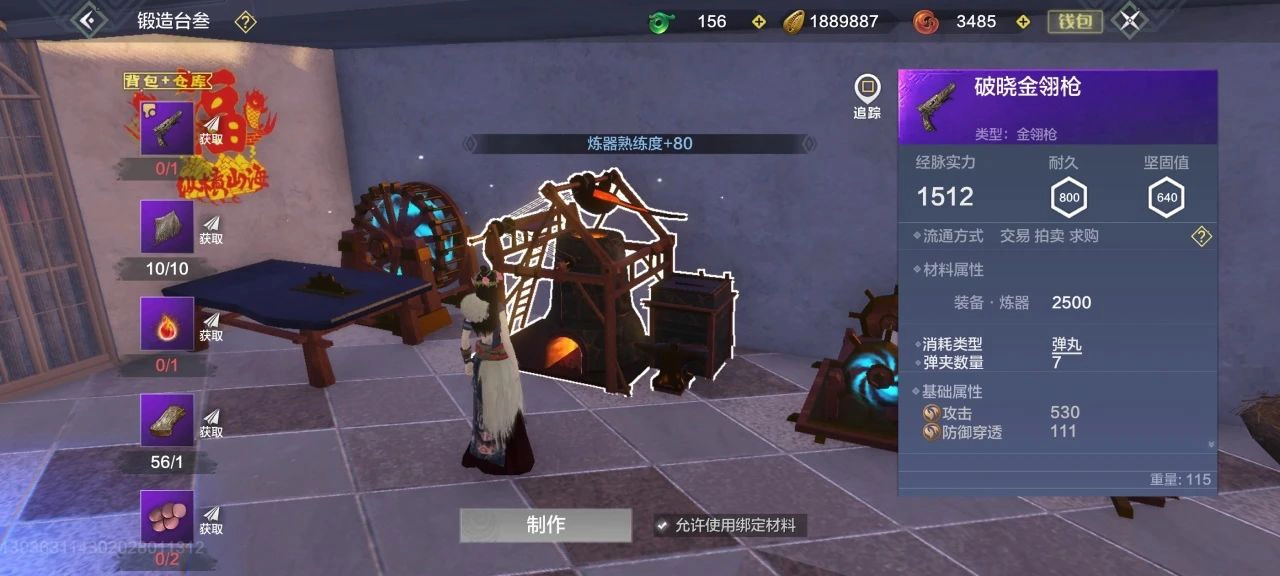Open the help icon in the 流通方式 row
The height and width of the screenshot is (576, 1280).
coord(1201,236)
